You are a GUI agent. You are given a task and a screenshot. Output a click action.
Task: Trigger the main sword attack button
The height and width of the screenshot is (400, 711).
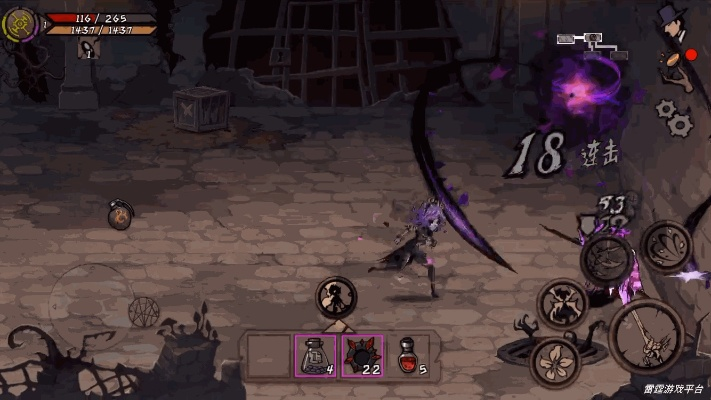[645, 337]
